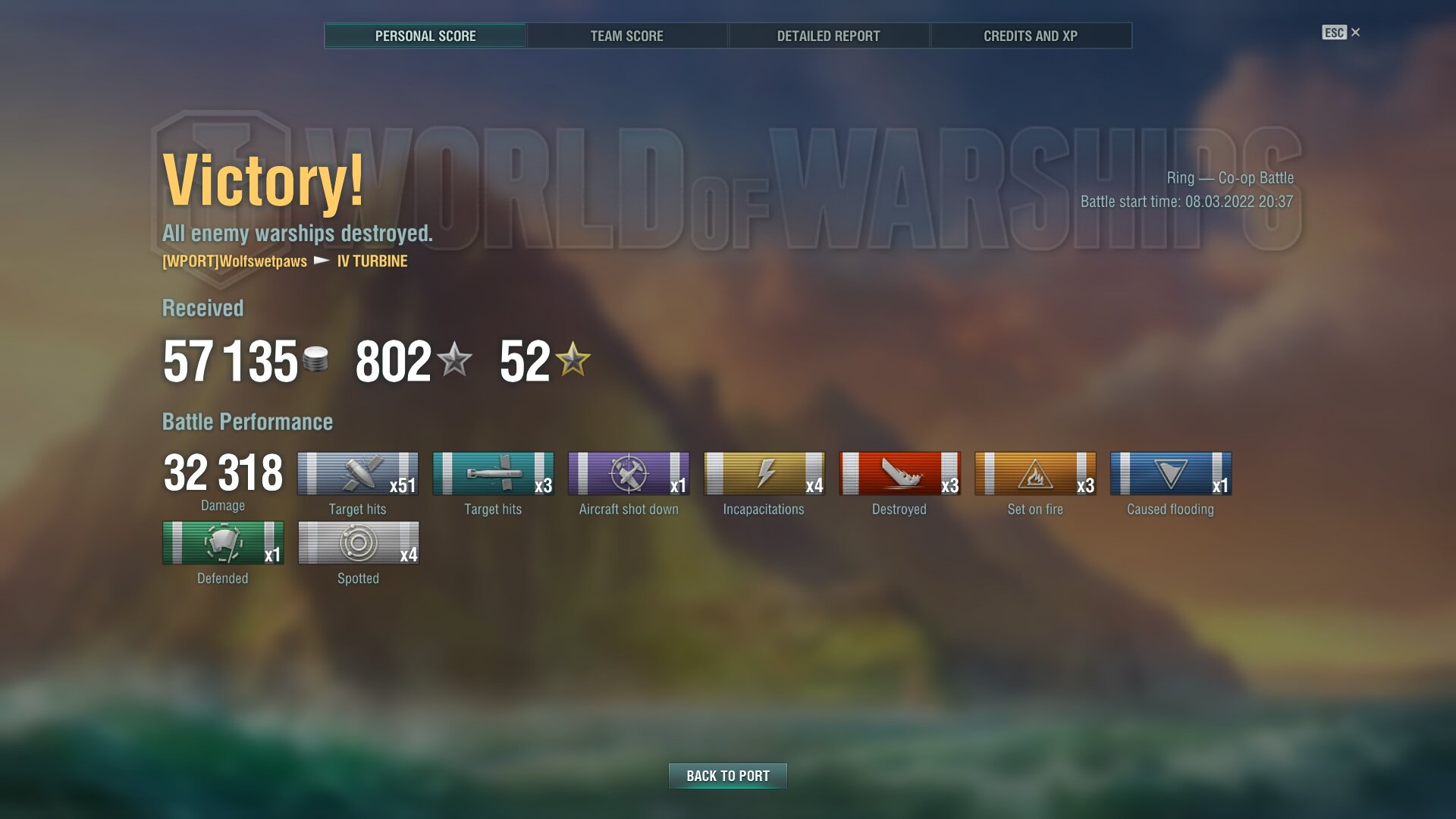This screenshot has height=819, width=1456.
Task: Switch to the Team Score tab
Action: 626,36
